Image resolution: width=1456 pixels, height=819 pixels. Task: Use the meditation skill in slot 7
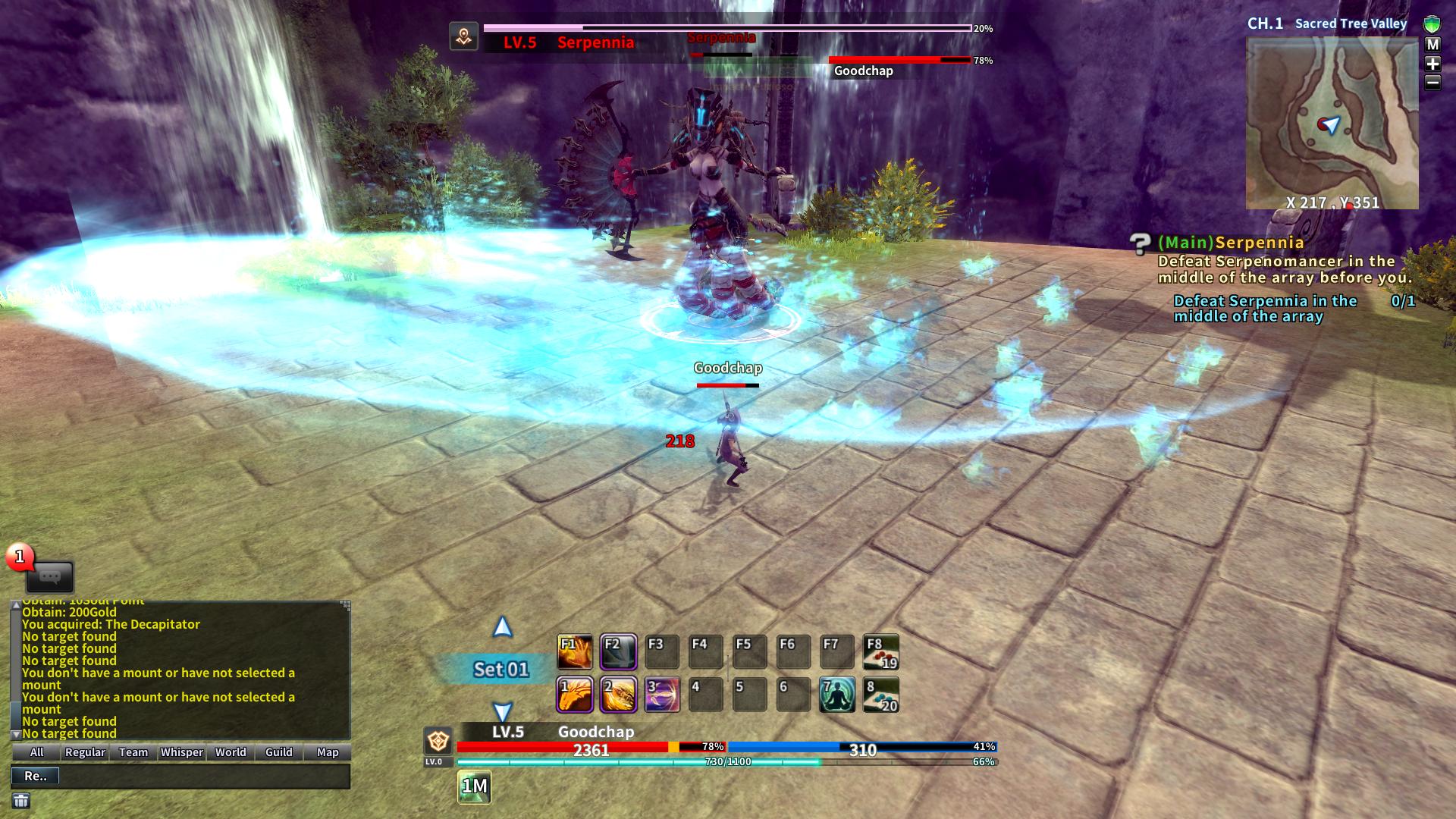click(837, 695)
